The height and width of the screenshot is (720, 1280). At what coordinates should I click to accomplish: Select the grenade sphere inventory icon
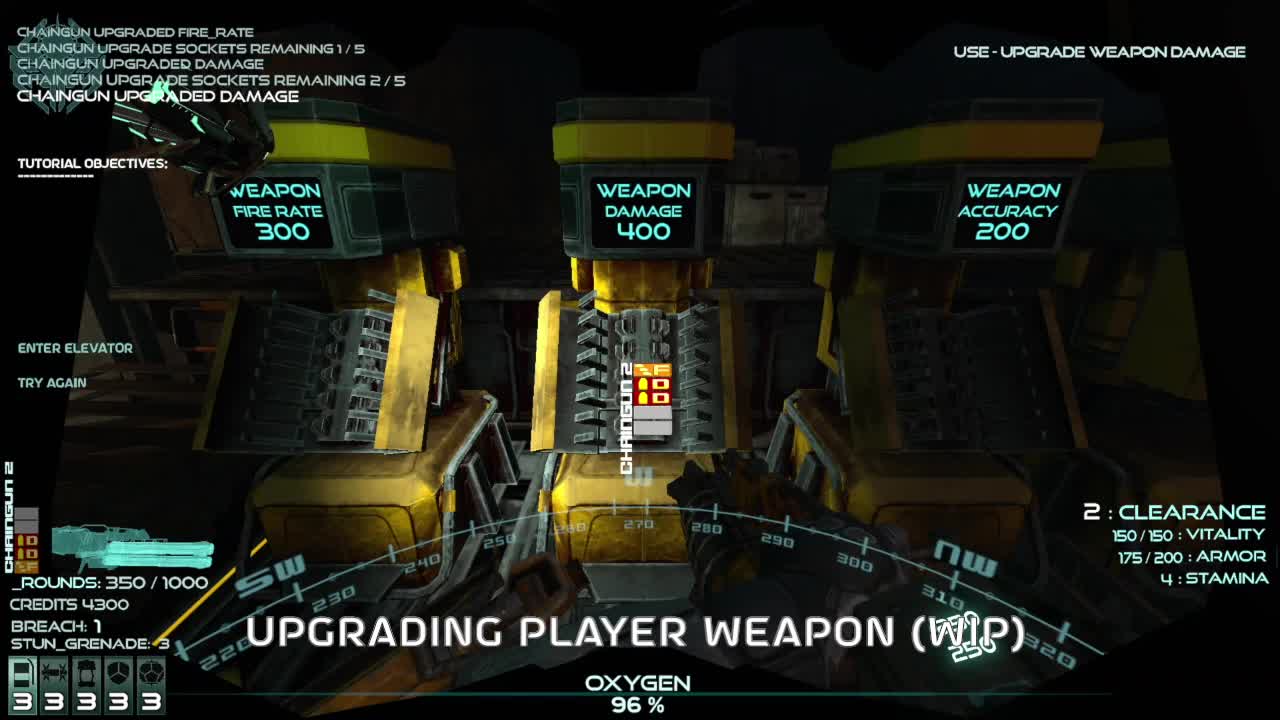pos(150,672)
